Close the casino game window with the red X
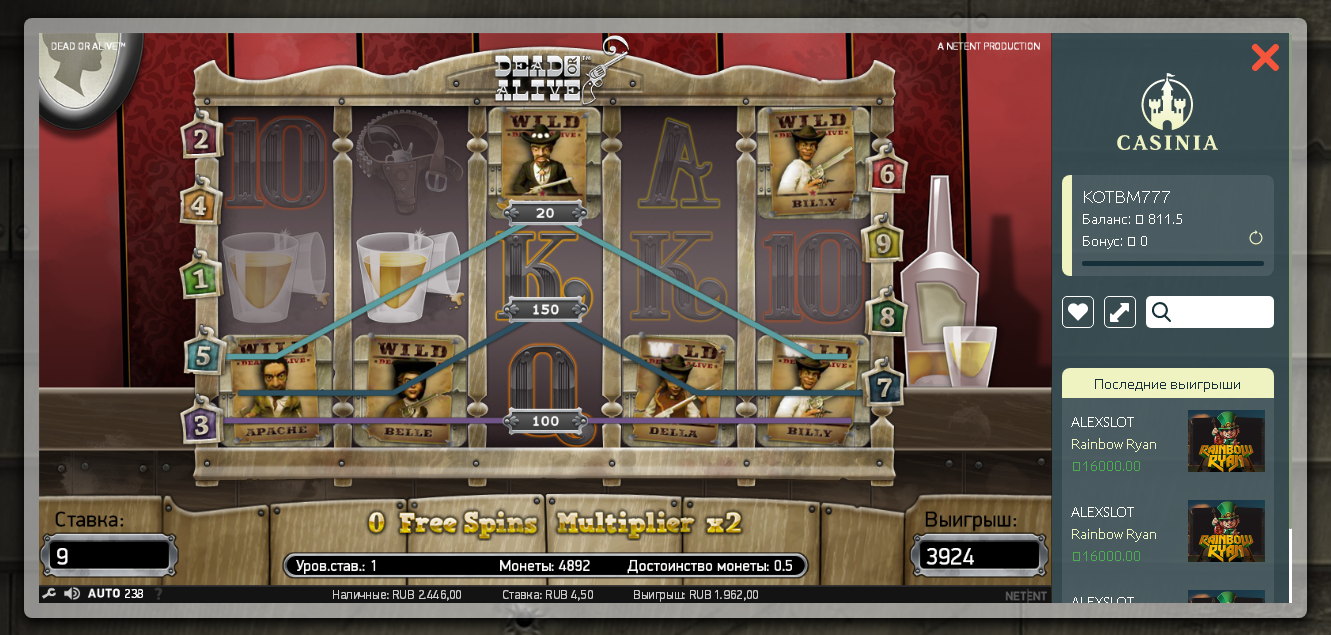This screenshot has width=1331, height=635. coord(1265,58)
